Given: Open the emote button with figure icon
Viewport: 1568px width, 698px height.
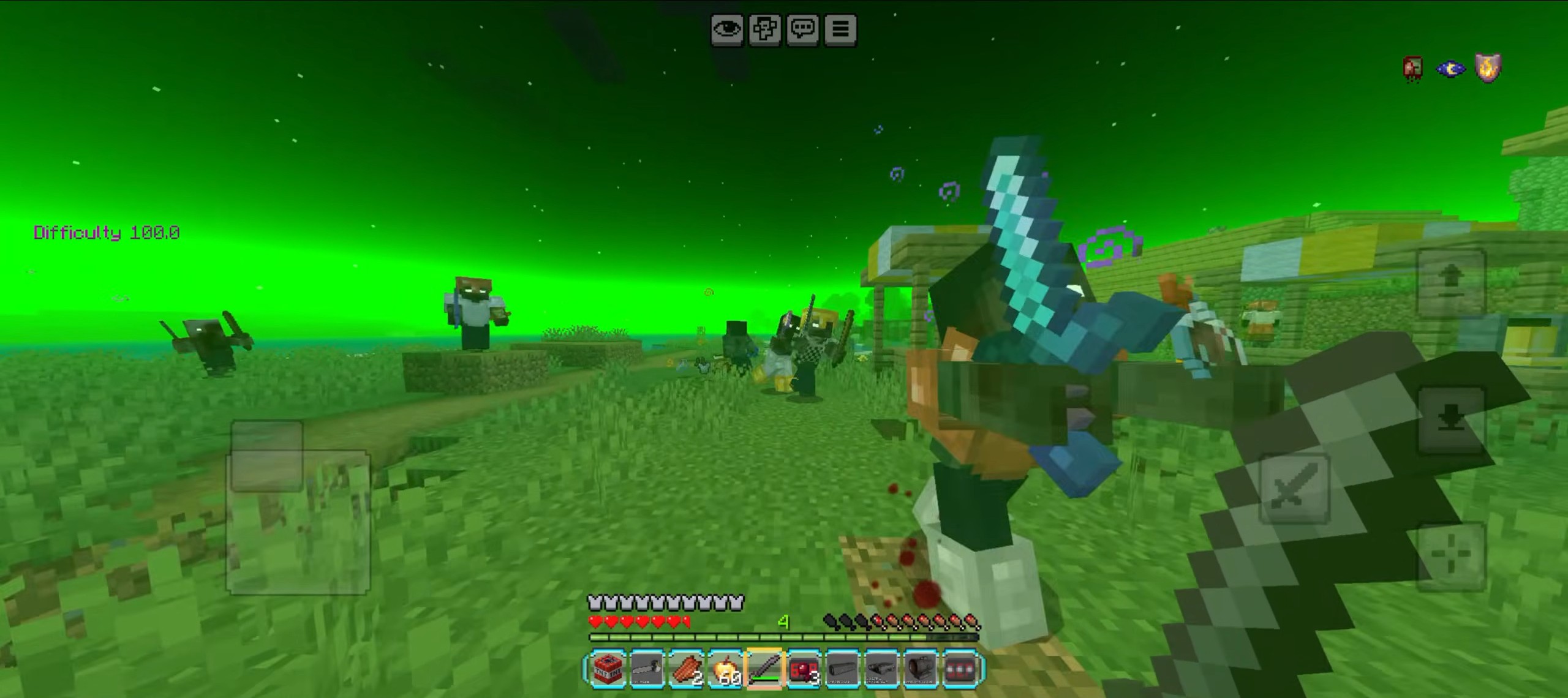Looking at the screenshot, I should pyautogui.click(x=765, y=29).
